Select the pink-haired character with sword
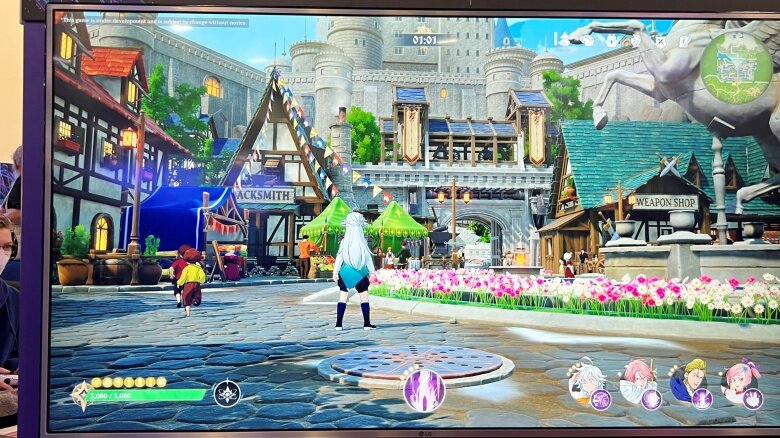780x438 pixels. coord(637,381)
